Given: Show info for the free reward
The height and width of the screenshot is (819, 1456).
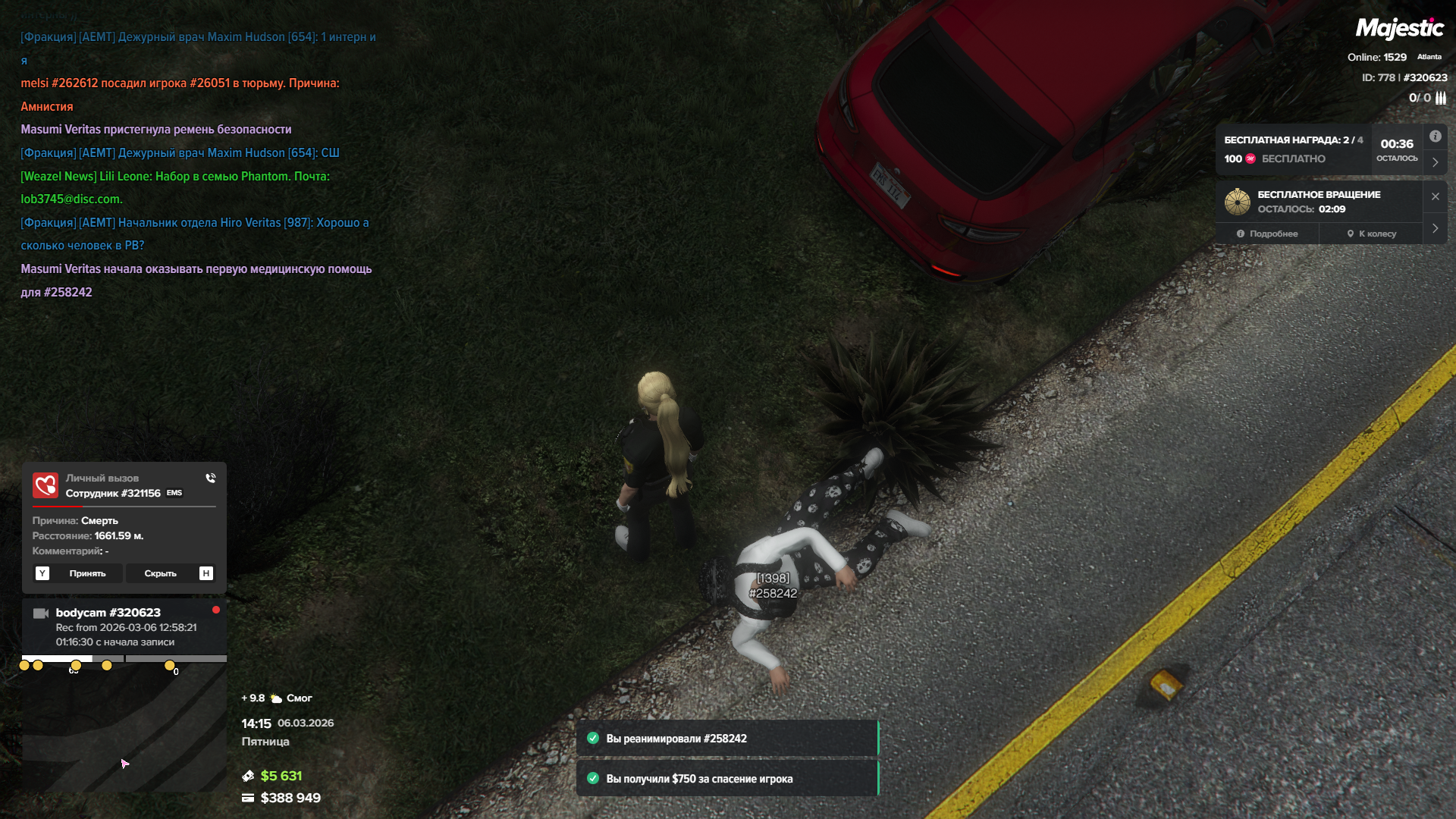Looking at the screenshot, I should click(1435, 136).
